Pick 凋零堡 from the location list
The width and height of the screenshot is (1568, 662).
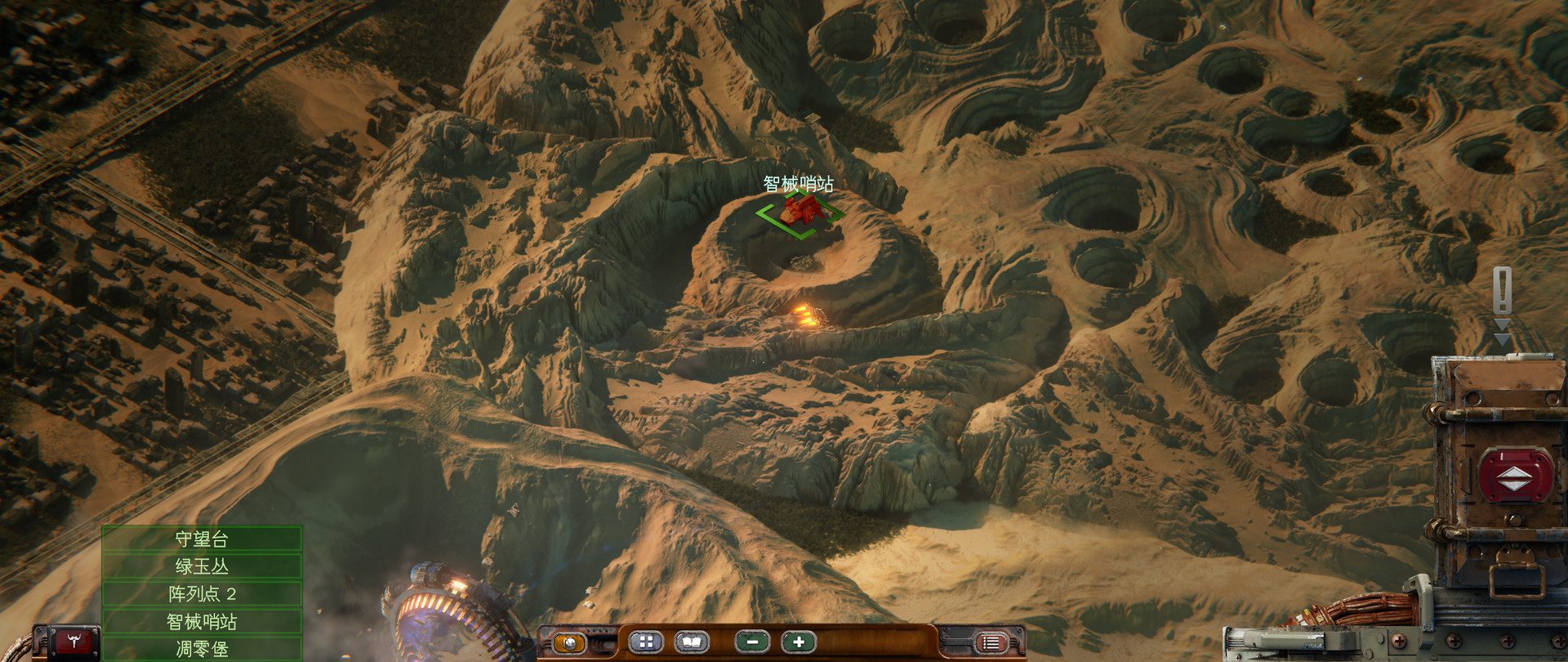point(202,649)
